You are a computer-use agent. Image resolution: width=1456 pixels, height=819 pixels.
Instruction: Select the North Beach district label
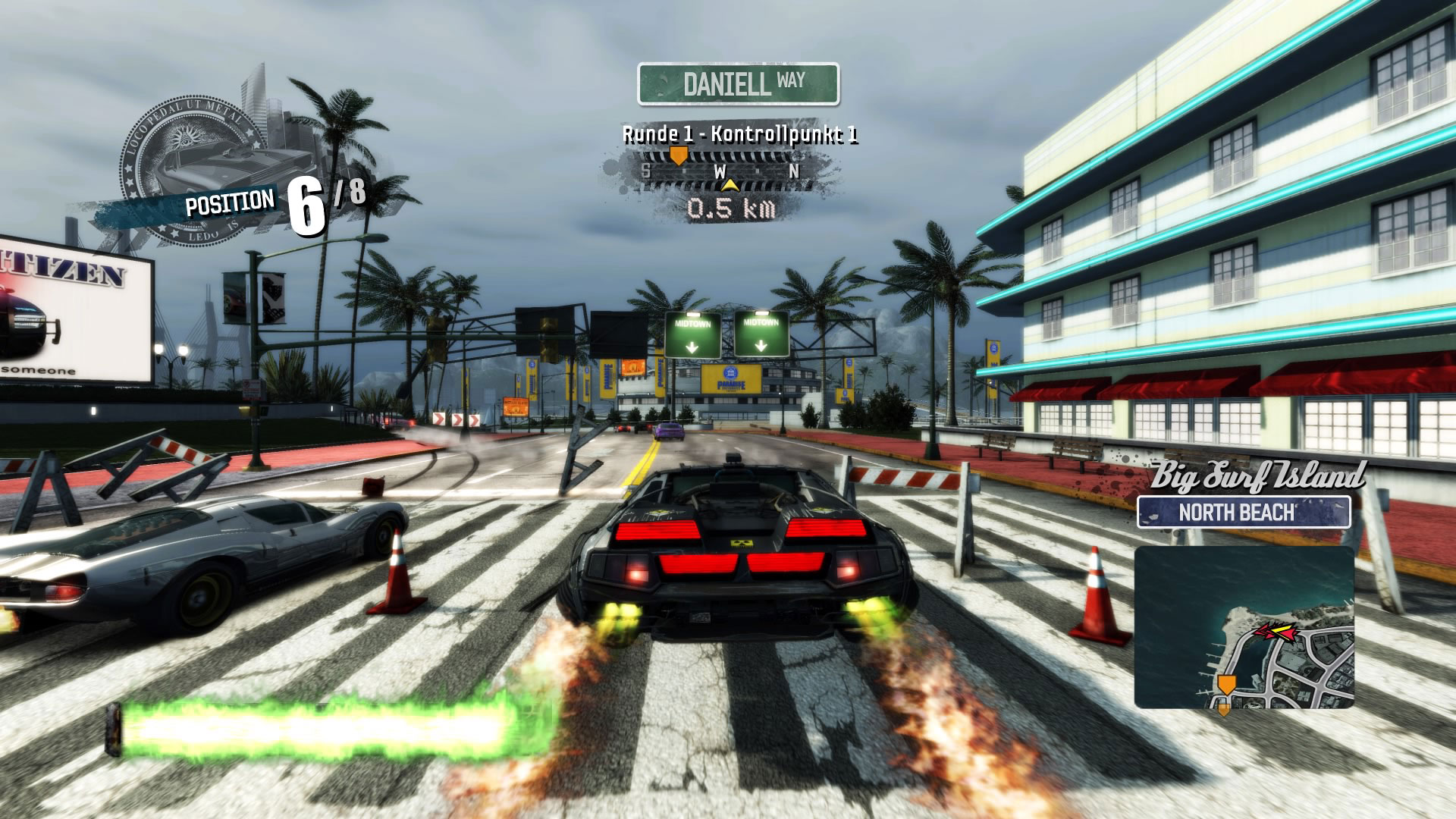(1244, 513)
